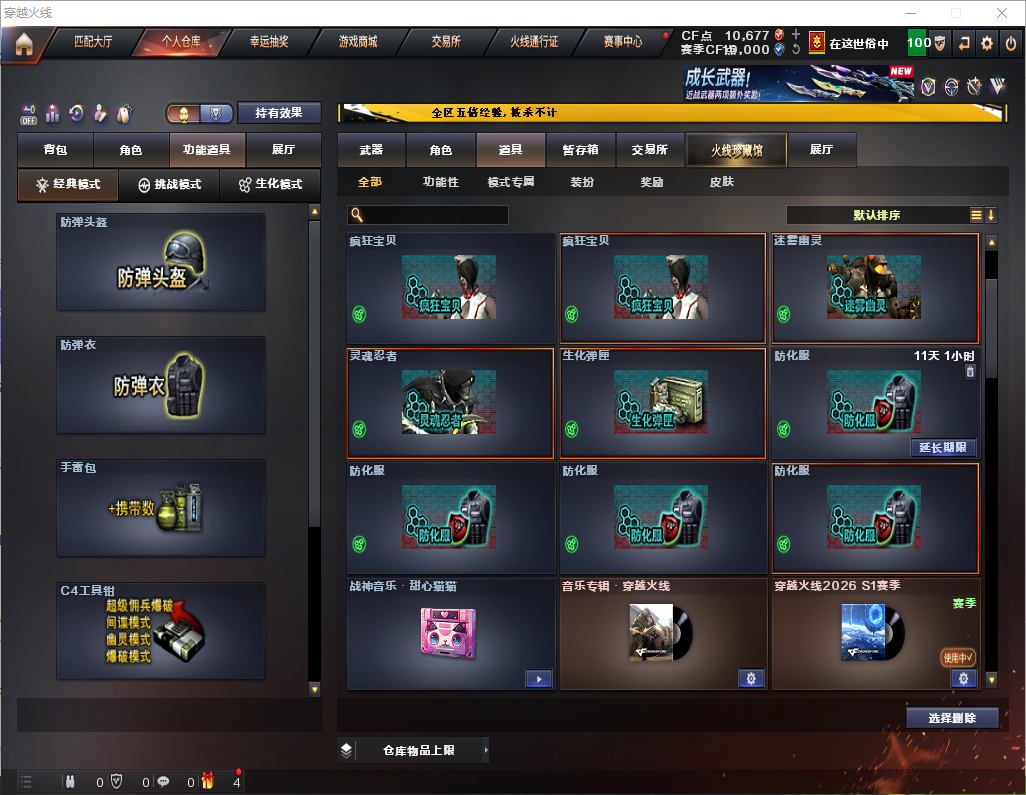Select the 迷雾幽灵 item card
Image resolution: width=1026 pixels, height=795 pixels.
875,288
